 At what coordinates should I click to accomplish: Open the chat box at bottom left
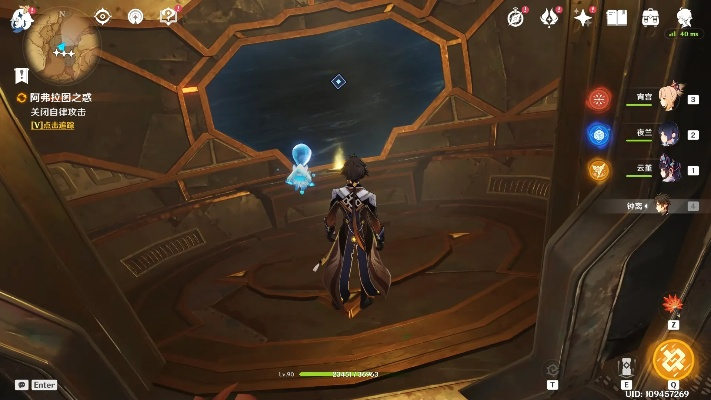[36, 384]
